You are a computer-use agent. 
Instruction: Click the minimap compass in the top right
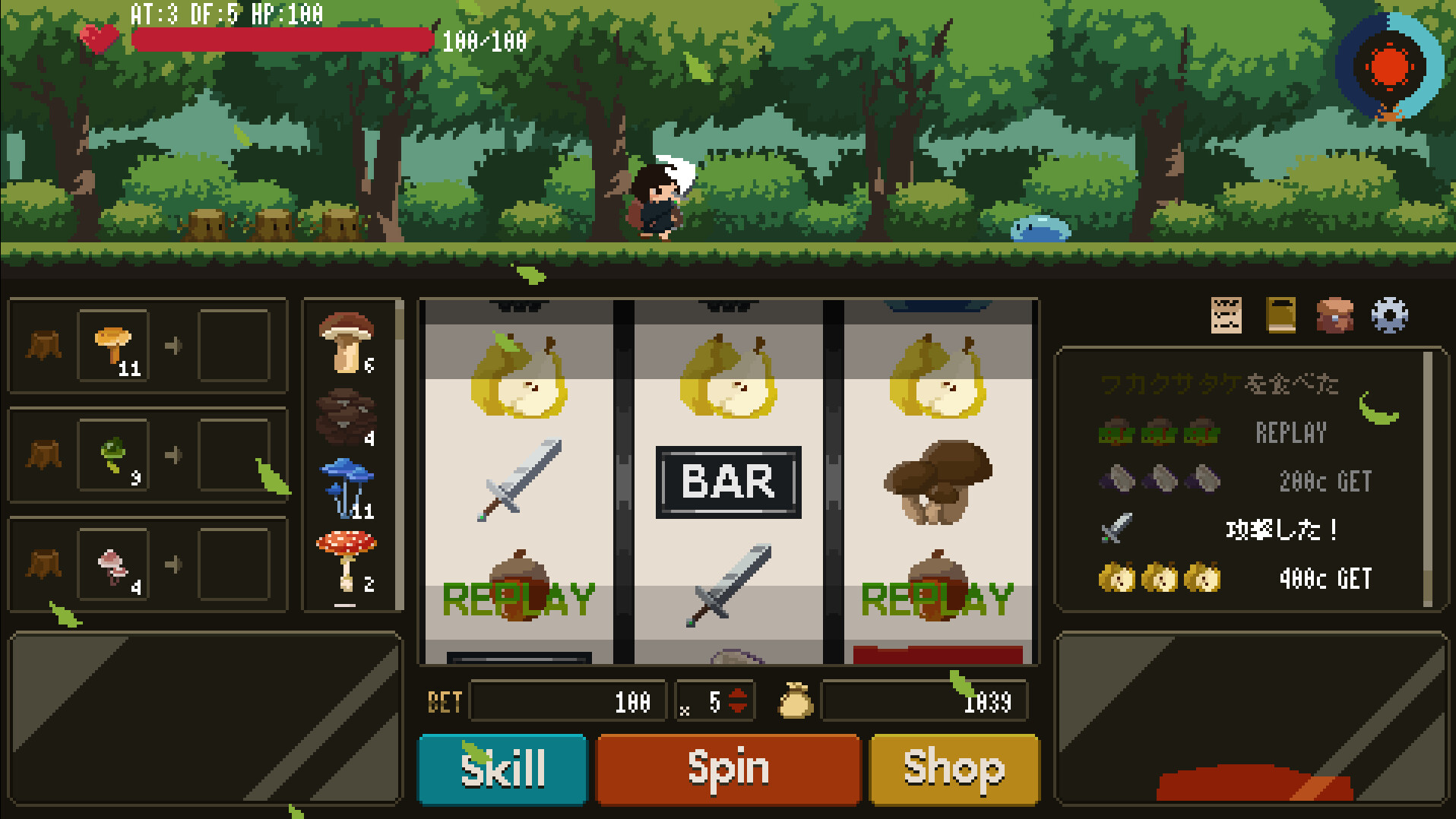[x=1389, y=70]
